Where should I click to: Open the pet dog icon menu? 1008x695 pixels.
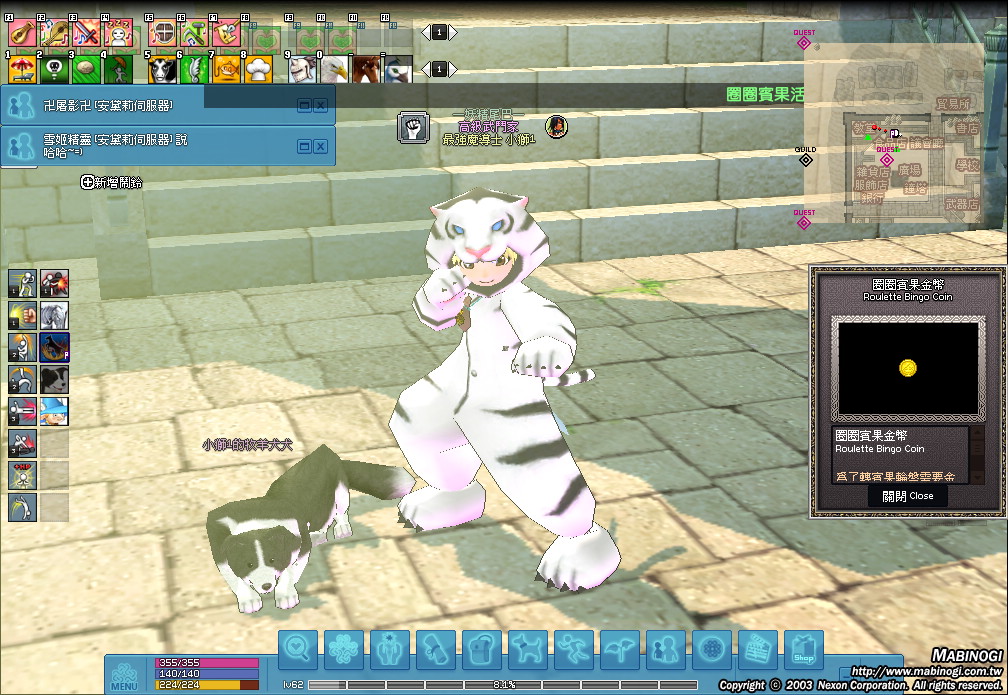click(x=528, y=650)
